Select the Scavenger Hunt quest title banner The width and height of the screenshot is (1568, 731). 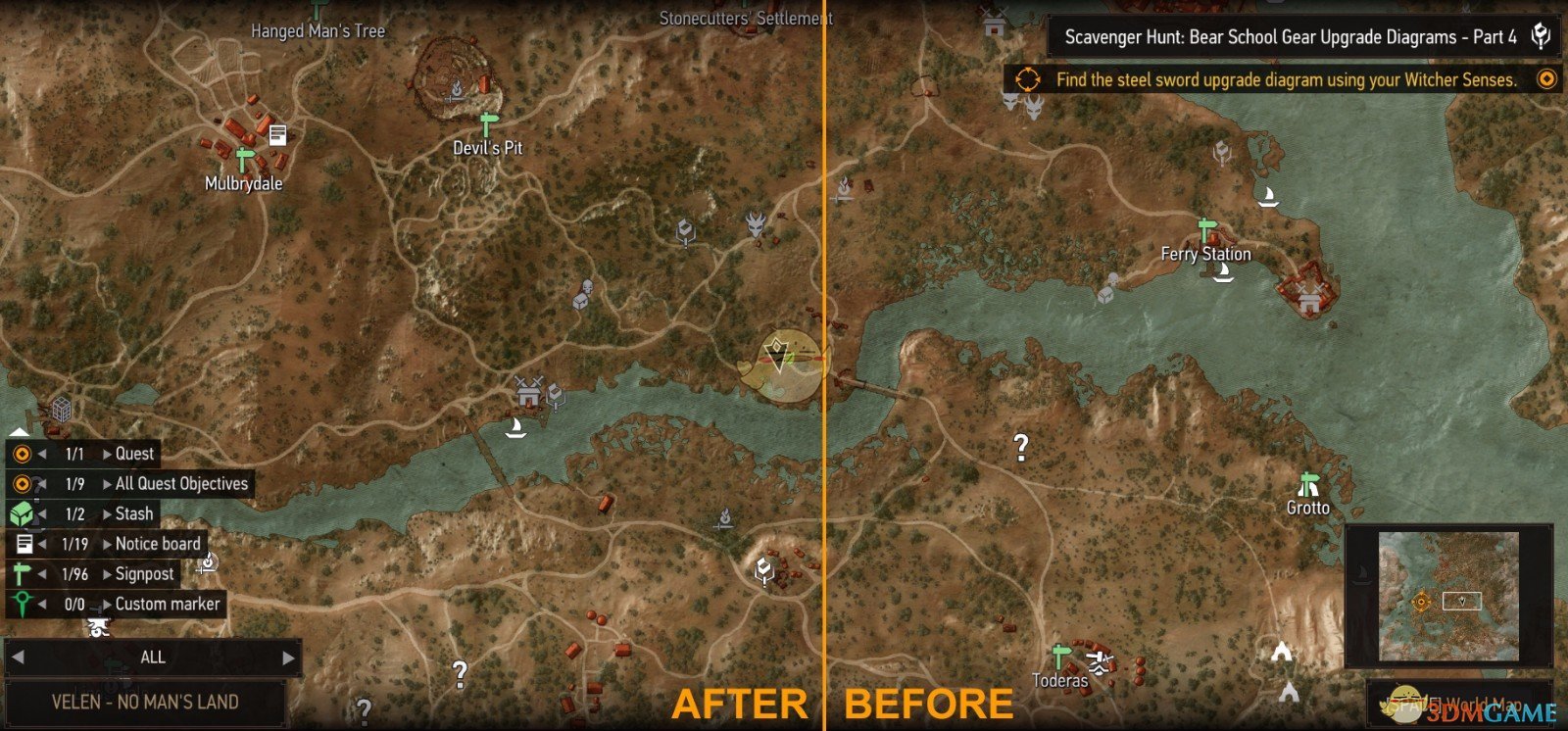[1289, 37]
